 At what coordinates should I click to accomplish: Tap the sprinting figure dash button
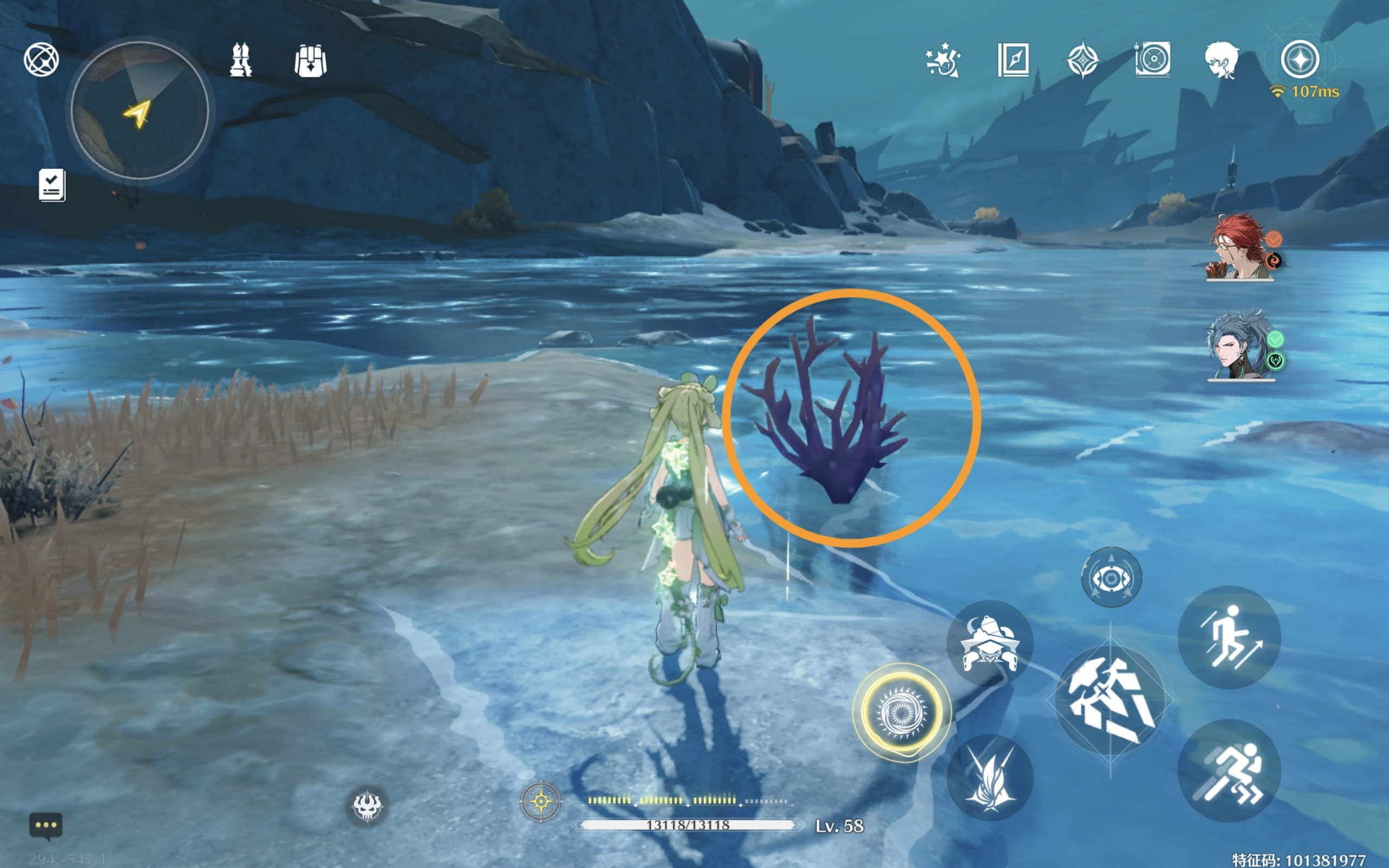point(1229,770)
